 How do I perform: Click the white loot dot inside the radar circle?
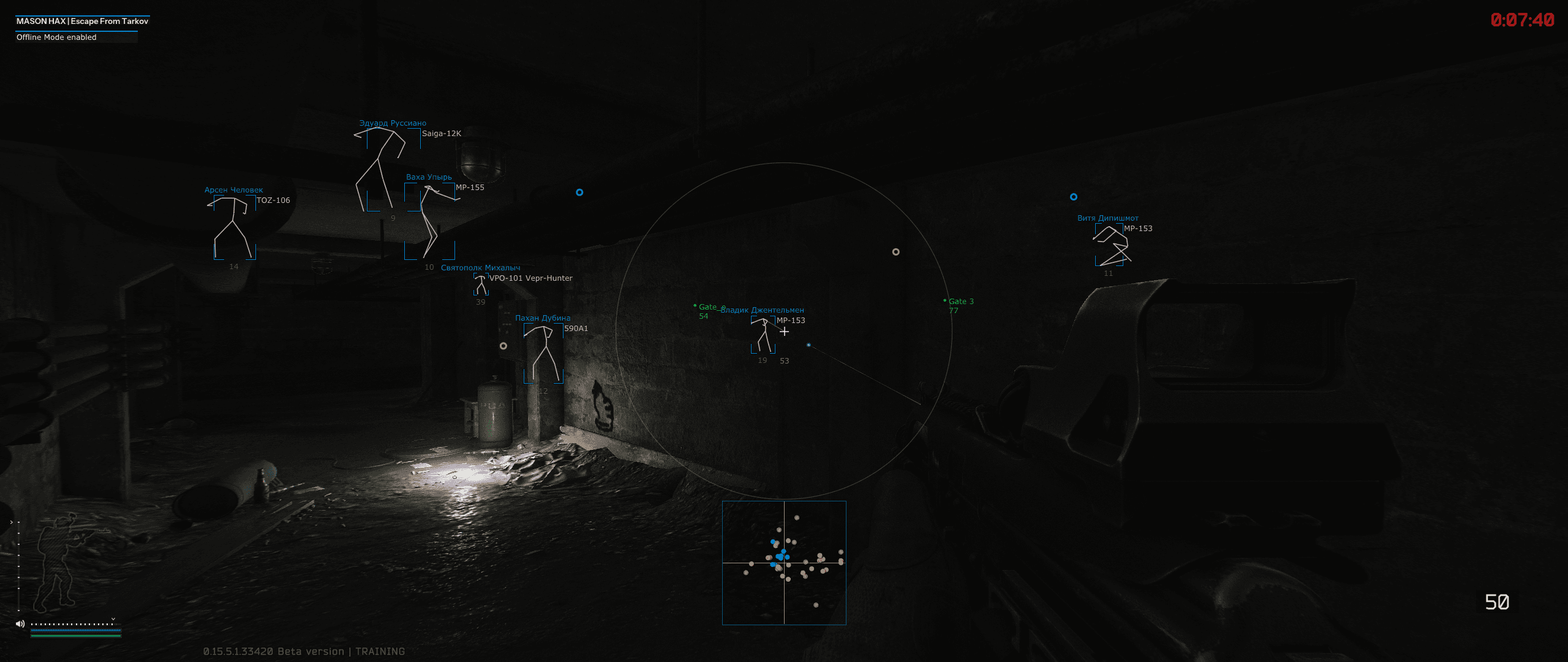point(896,251)
